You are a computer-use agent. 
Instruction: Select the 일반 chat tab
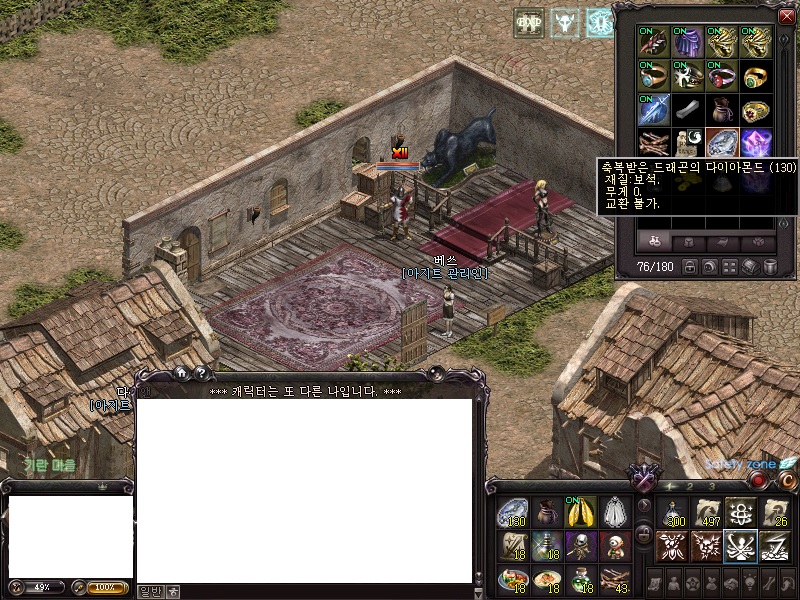149,591
